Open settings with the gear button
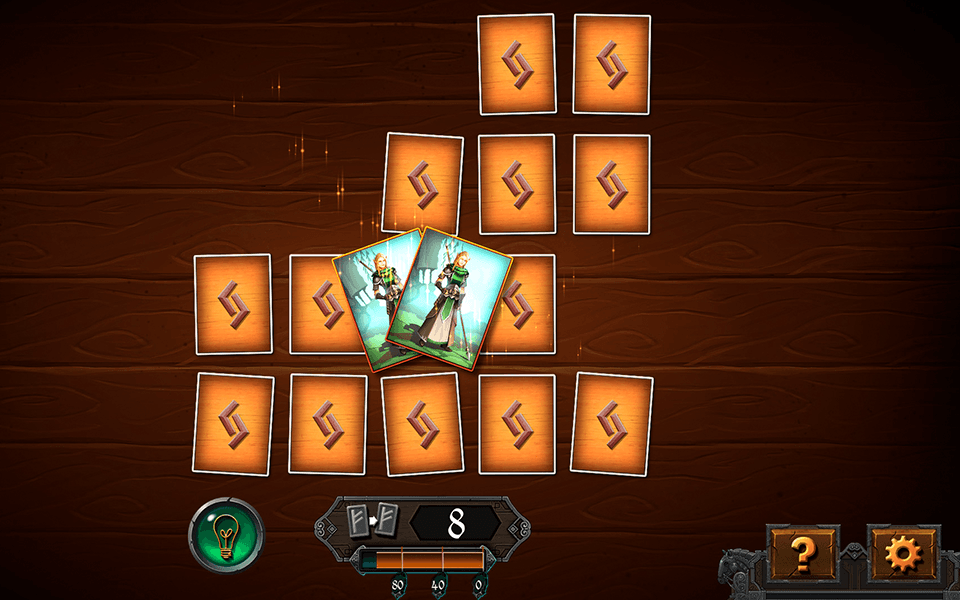 click(x=903, y=552)
